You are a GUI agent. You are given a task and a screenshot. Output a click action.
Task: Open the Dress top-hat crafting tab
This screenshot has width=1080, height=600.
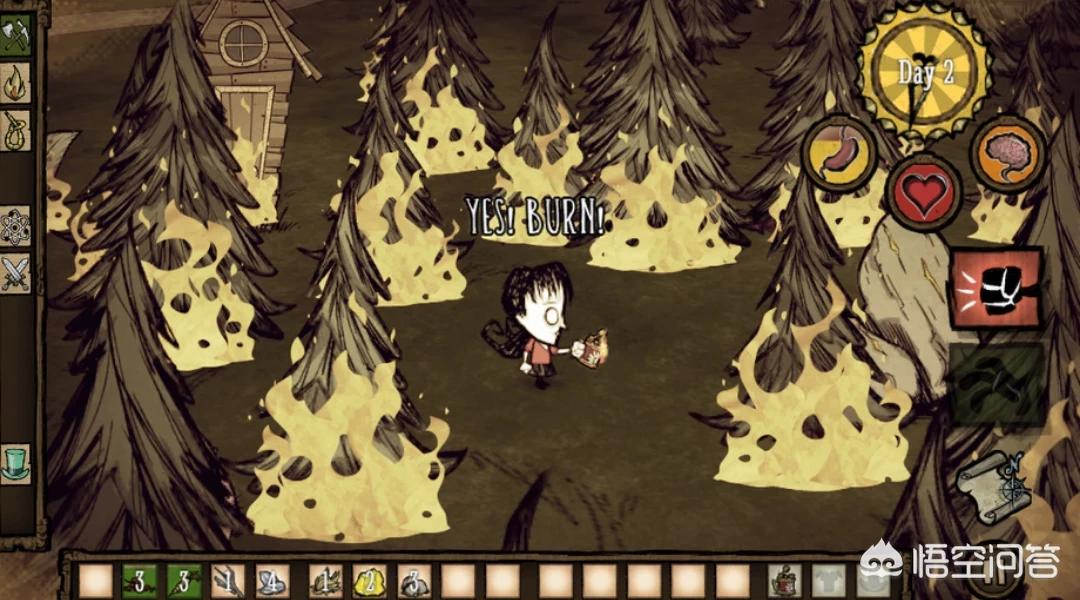pos(16,465)
